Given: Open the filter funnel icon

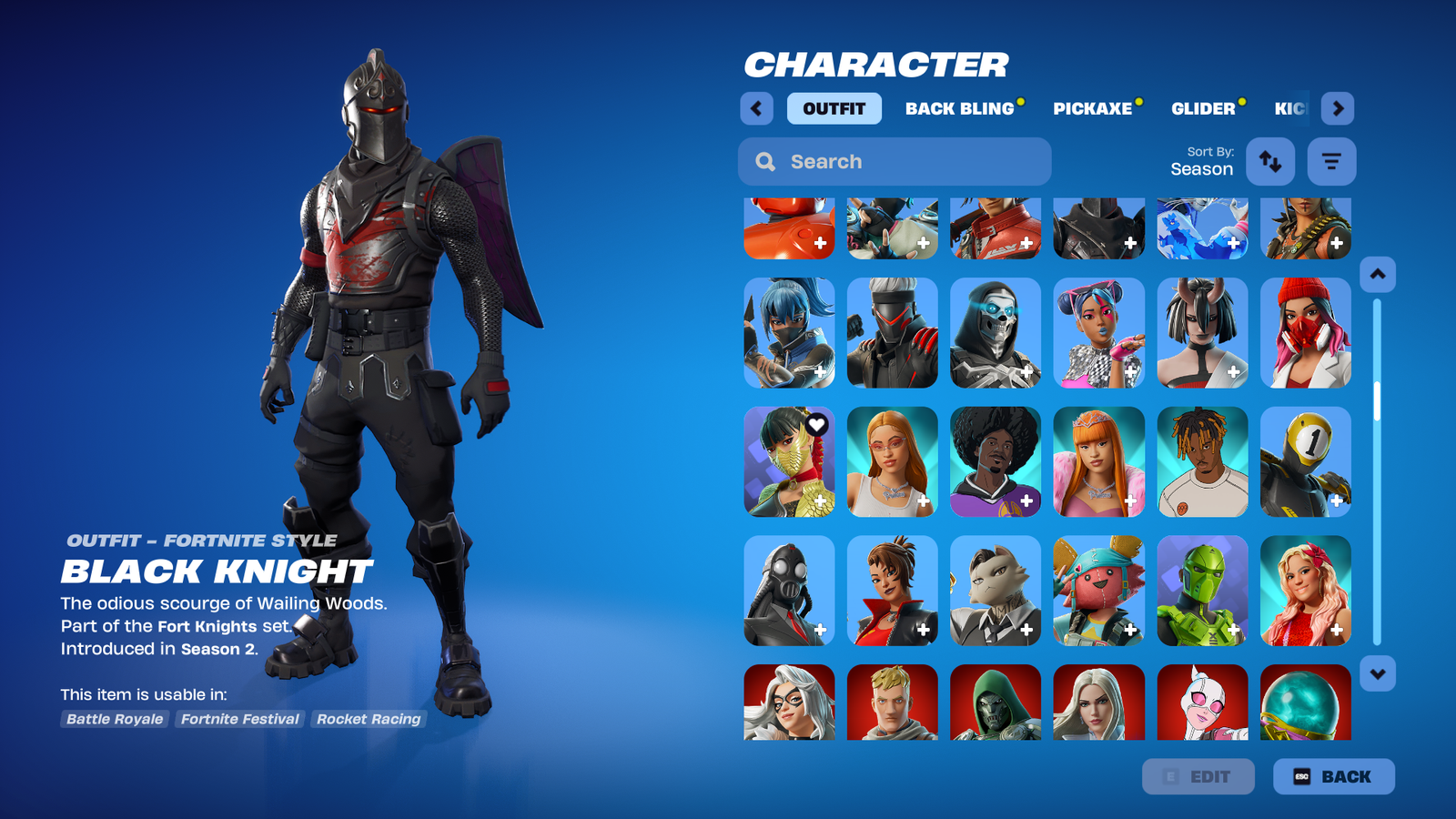Looking at the screenshot, I should pos(1330,161).
